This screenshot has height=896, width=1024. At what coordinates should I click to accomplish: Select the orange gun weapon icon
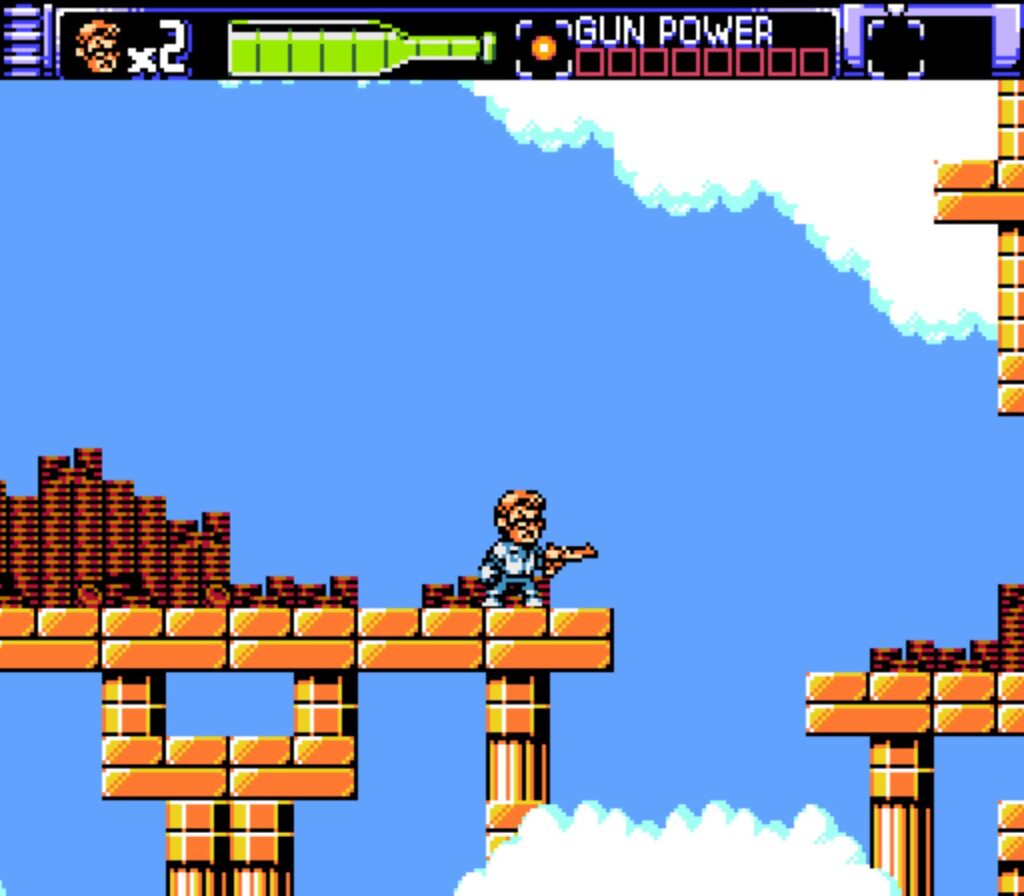coord(543,47)
